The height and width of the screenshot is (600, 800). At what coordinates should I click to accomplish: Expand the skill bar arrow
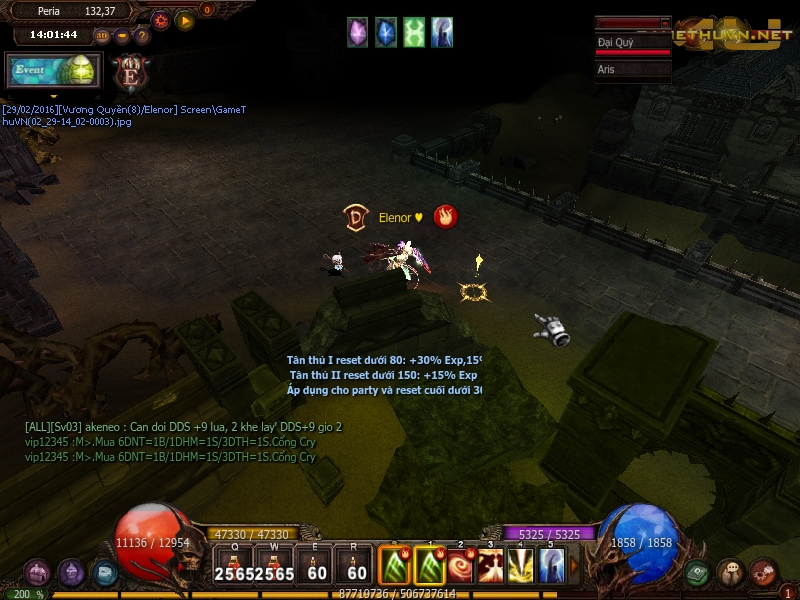574,567
